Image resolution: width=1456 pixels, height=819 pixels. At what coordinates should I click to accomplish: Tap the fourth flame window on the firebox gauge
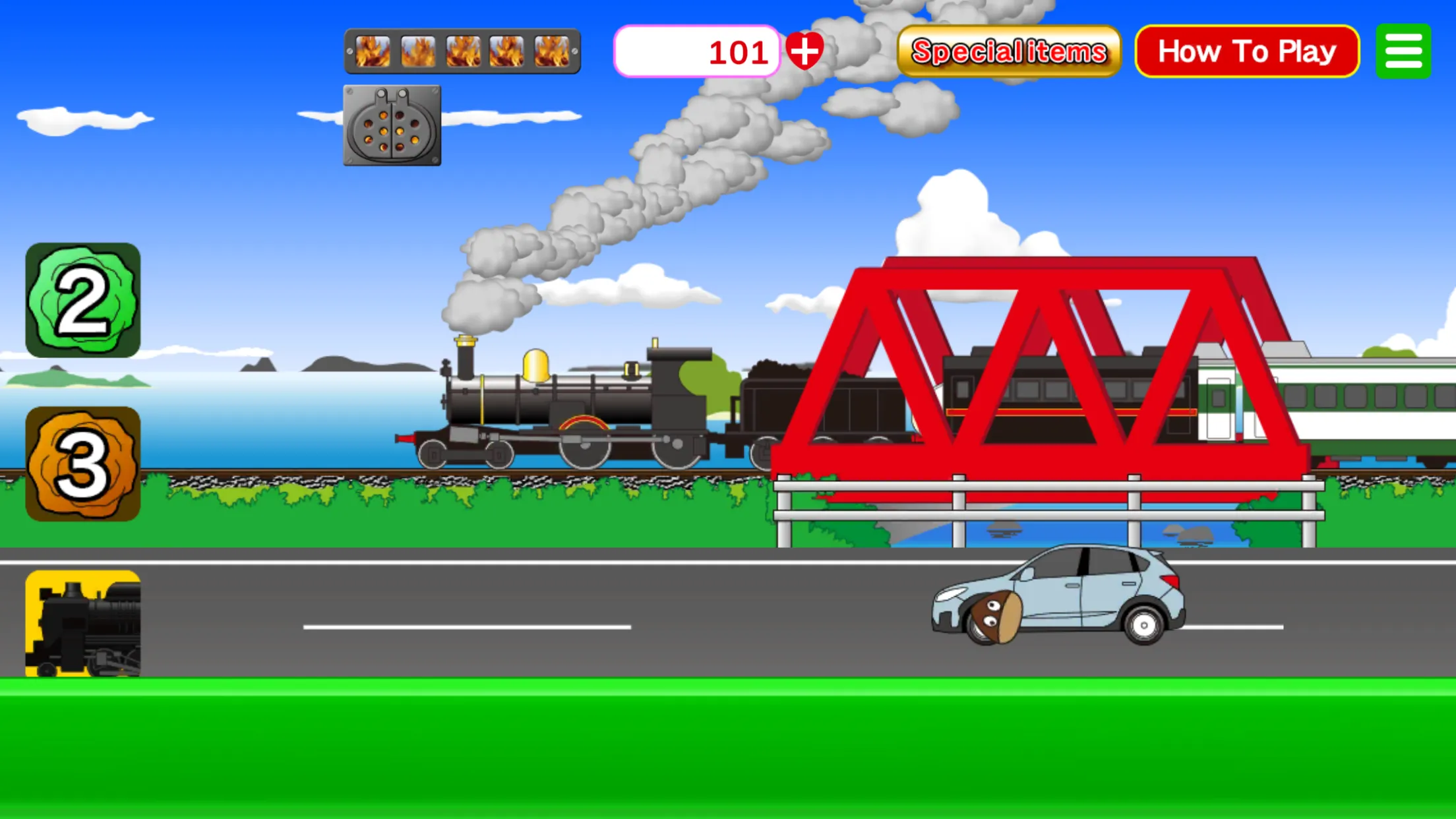pyautogui.click(x=506, y=51)
